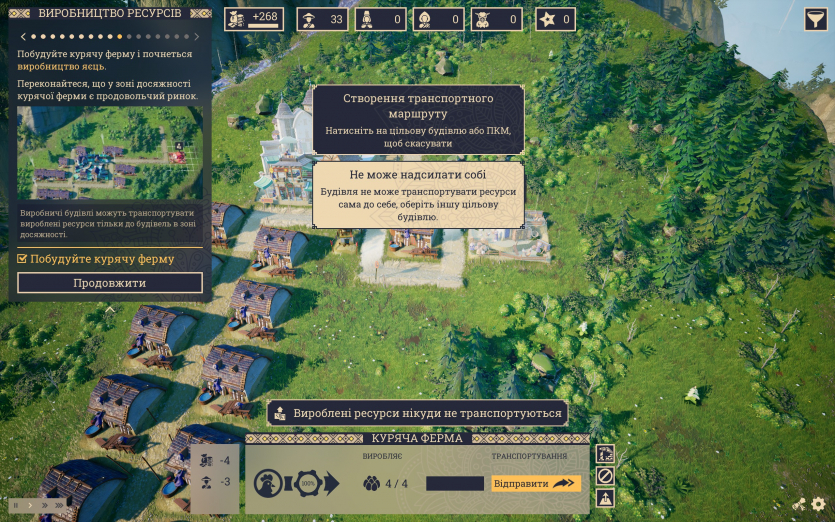The height and width of the screenshot is (522, 835).
Task: Pause the game speed
Action: coord(16,505)
